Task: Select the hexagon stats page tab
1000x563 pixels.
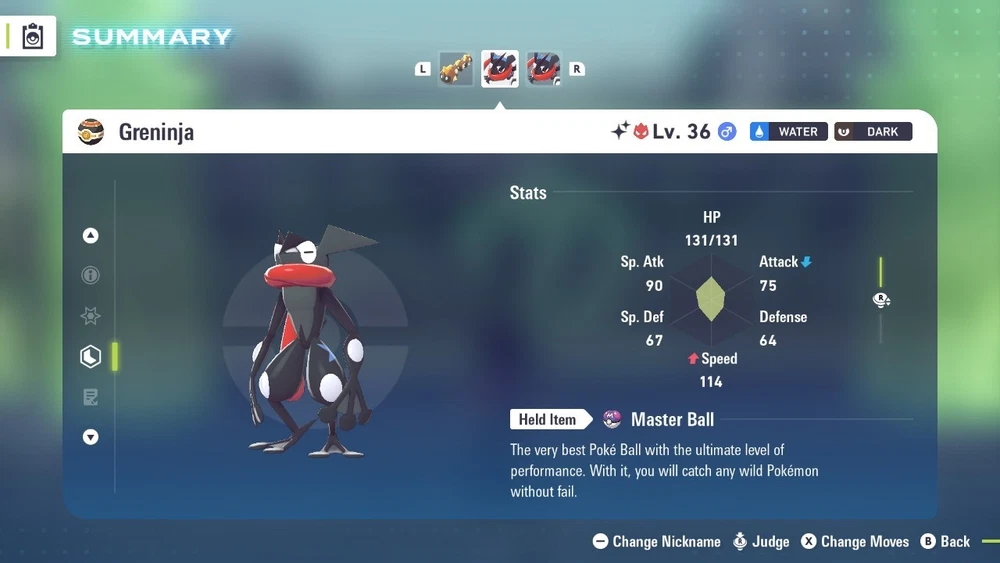Action: pos(91,357)
